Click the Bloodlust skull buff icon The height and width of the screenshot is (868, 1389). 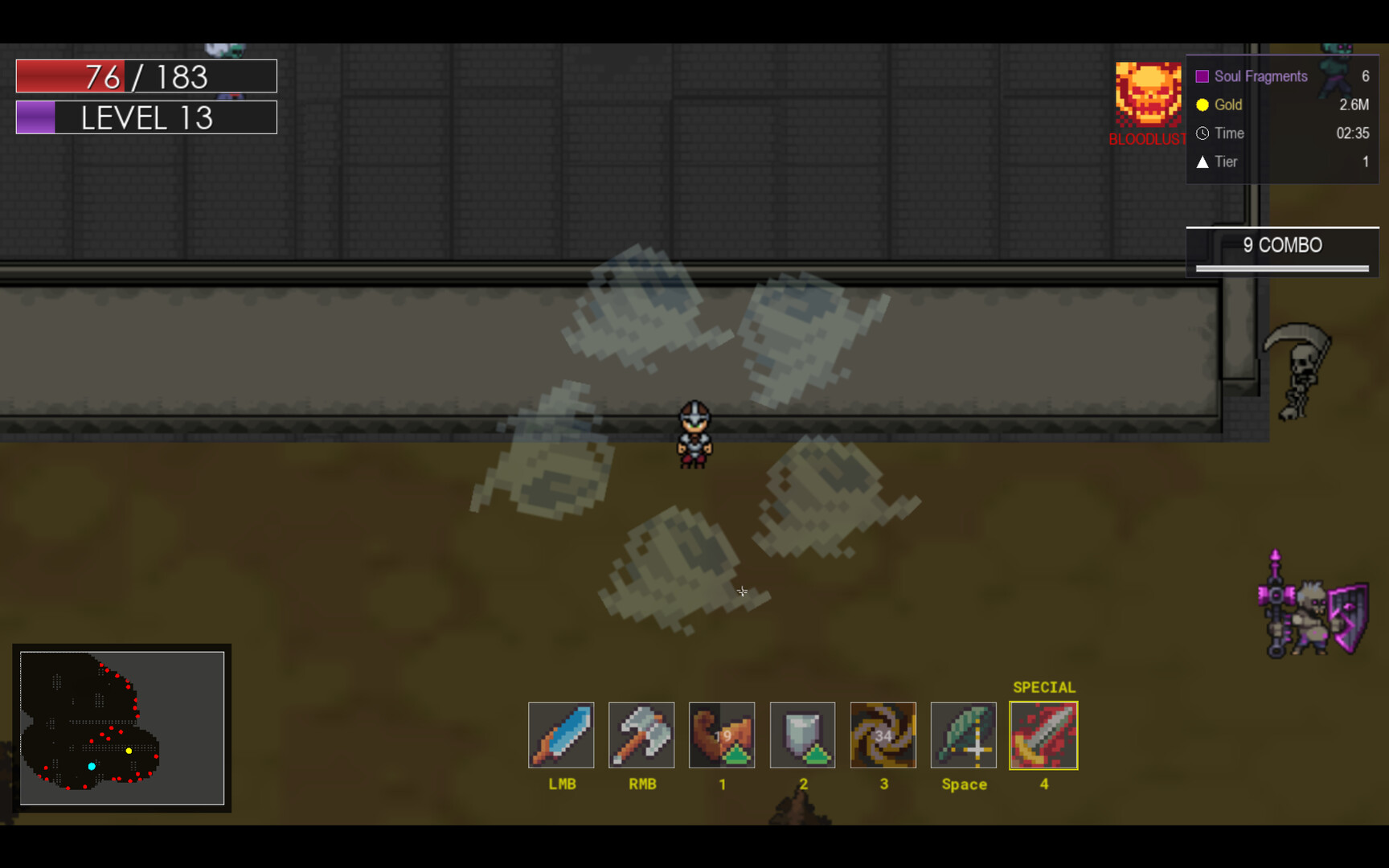click(x=1148, y=95)
